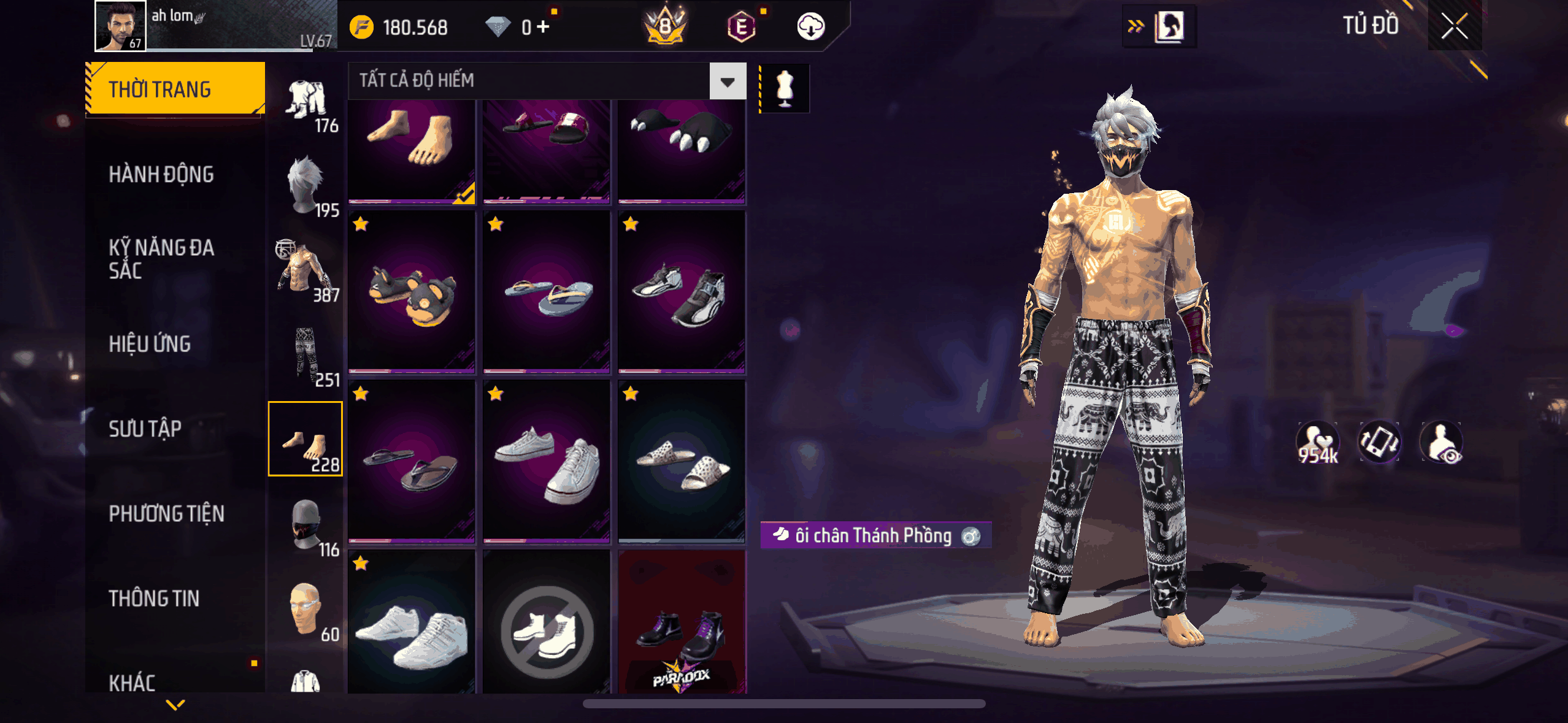Image resolution: width=1568 pixels, height=723 pixels.
Task: Choose the hair category icon
Action: click(306, 185)
